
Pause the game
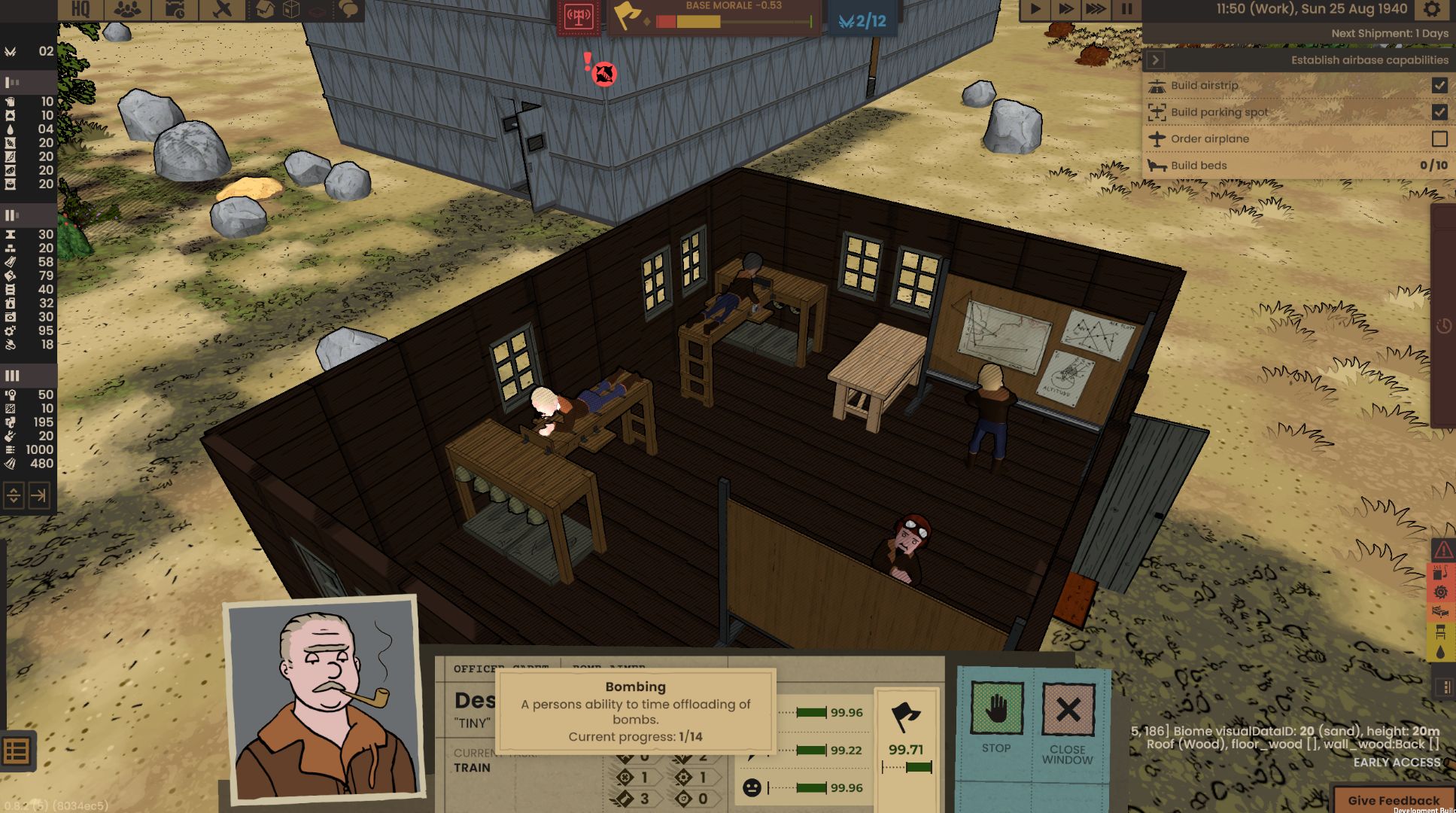[1126, 10]
